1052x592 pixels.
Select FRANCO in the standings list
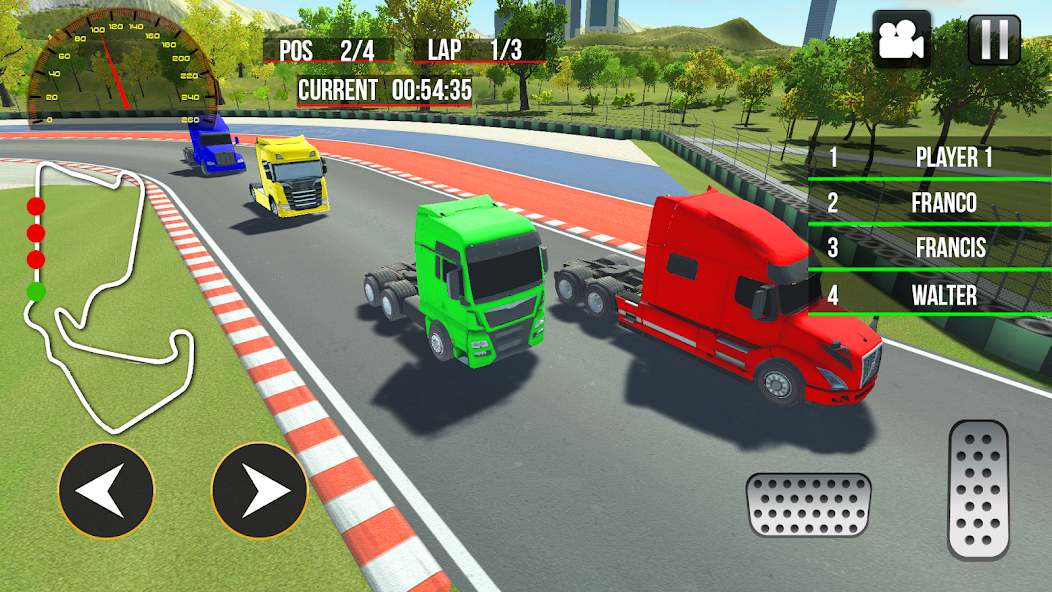coord(930,203)
